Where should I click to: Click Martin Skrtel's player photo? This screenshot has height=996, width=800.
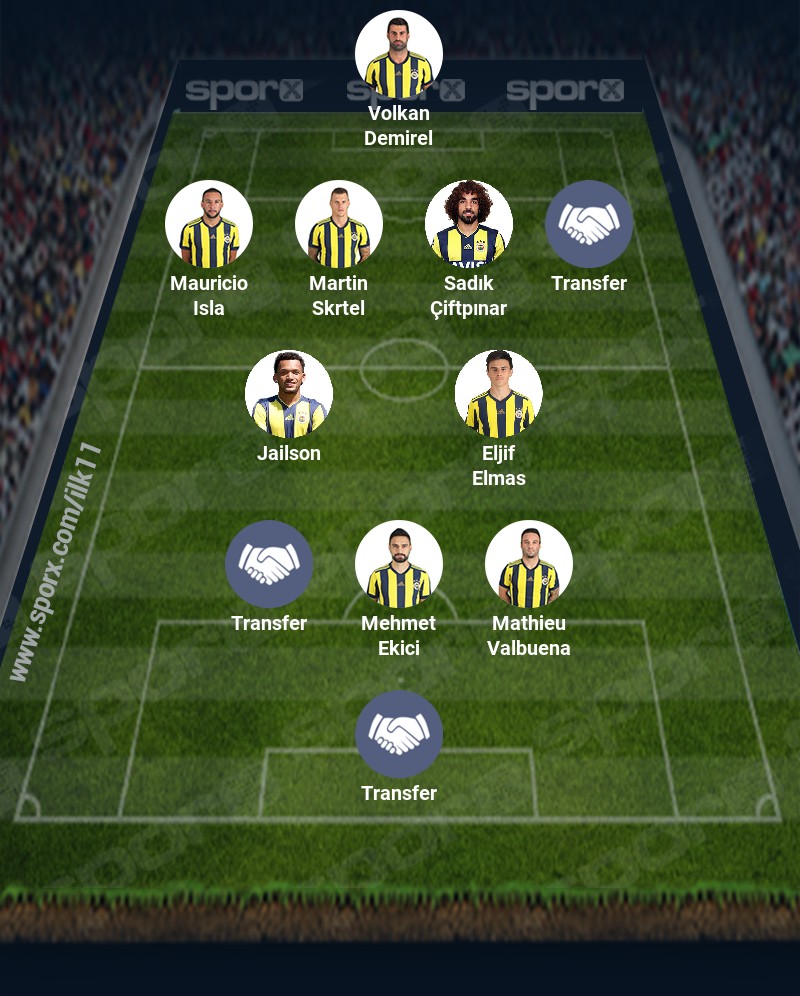(x=339, y=225)
